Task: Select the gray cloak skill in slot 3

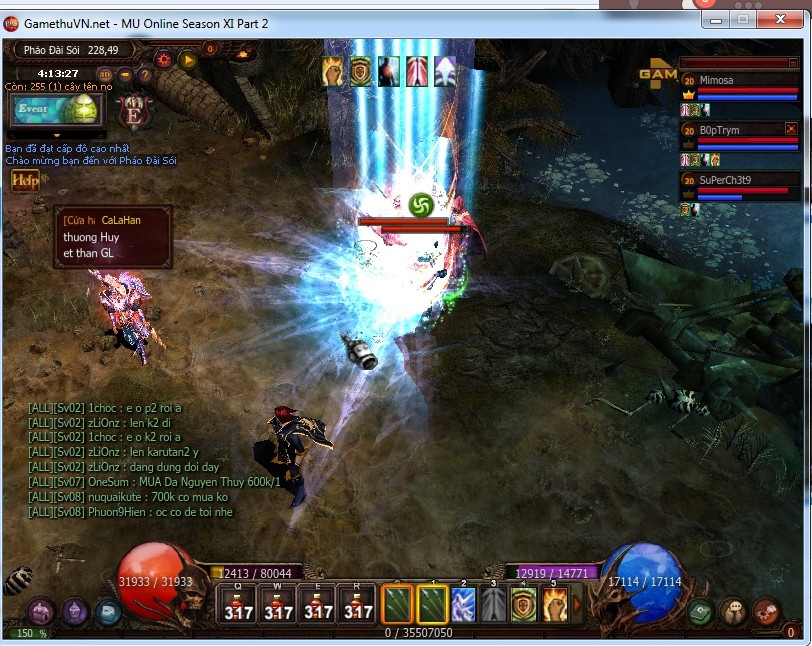Action: tap(494, 605)
